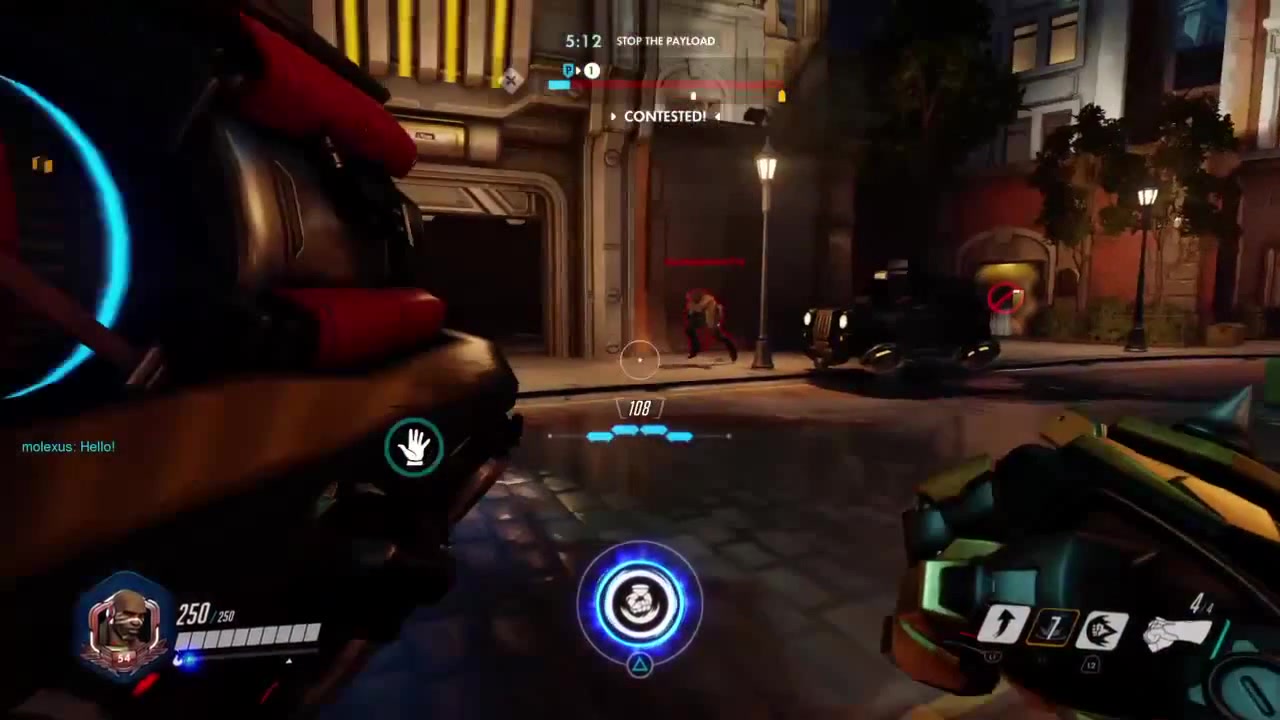1280x720 pixels.
Task: Expand the left arrow beside CONTESTED
Action: click(613, 117)
